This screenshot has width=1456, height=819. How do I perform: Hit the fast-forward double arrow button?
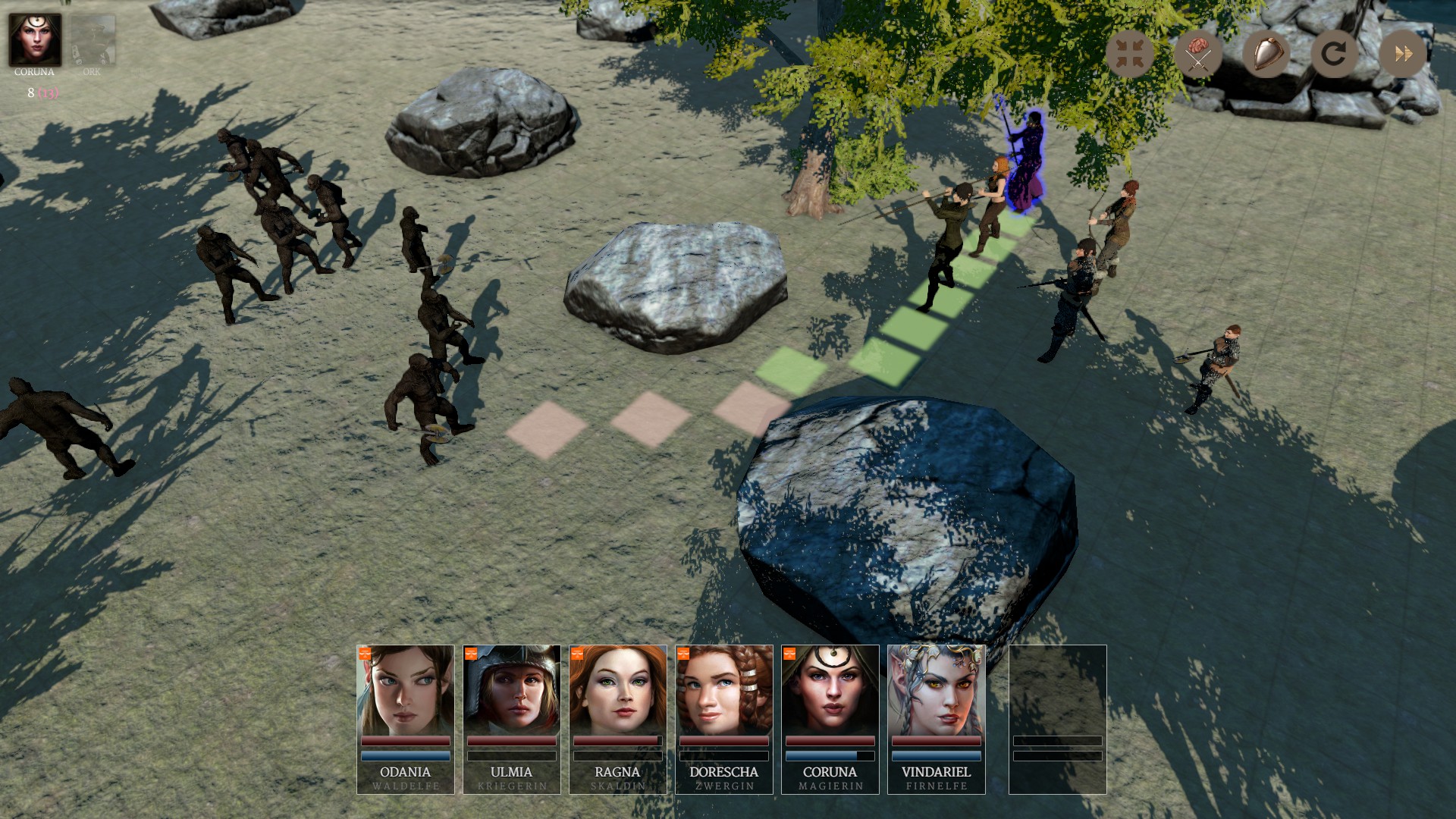click(1402, 54)
